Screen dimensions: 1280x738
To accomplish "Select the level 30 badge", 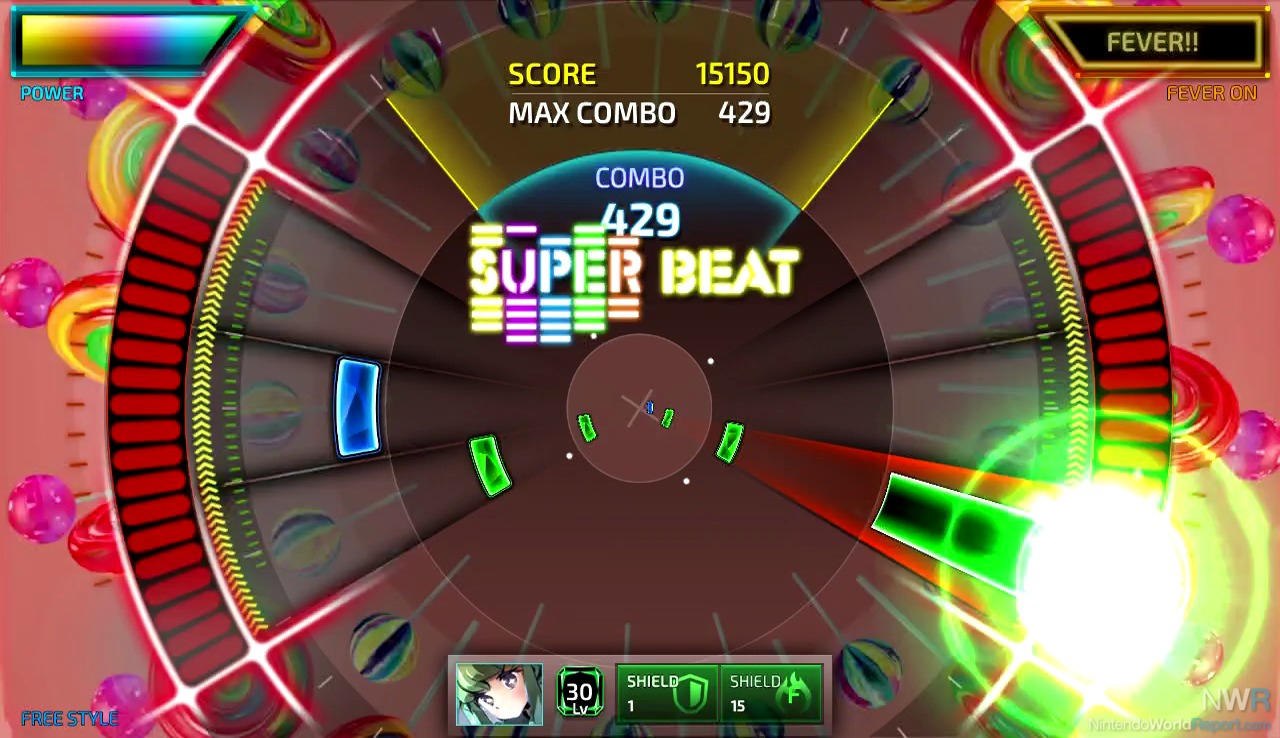I will click(x=579, y=692).
